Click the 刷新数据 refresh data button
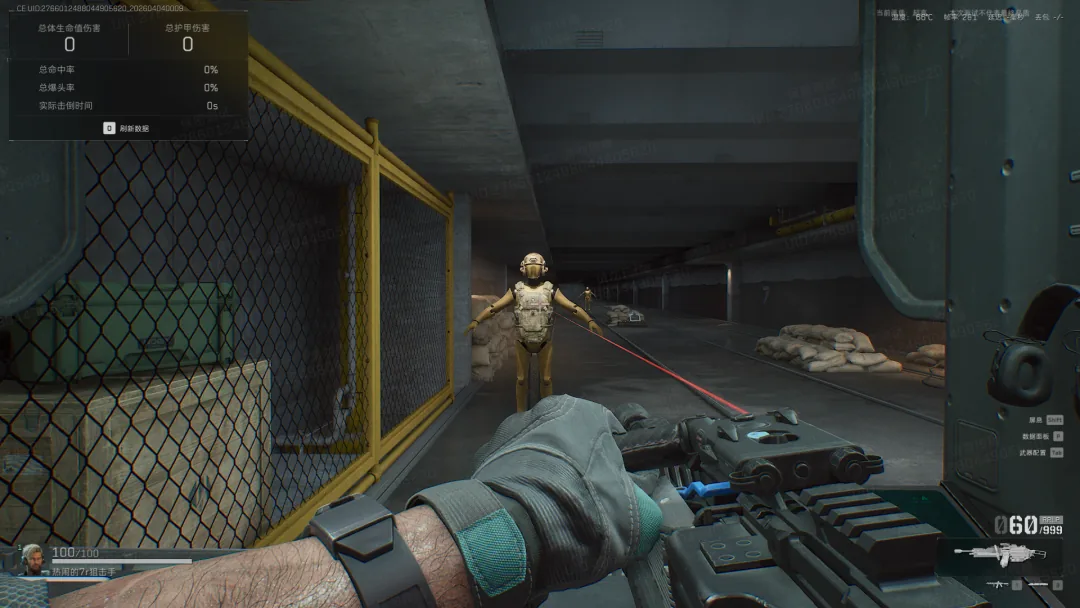Screen dimensions: 1080x608 [x=127, y=128]
